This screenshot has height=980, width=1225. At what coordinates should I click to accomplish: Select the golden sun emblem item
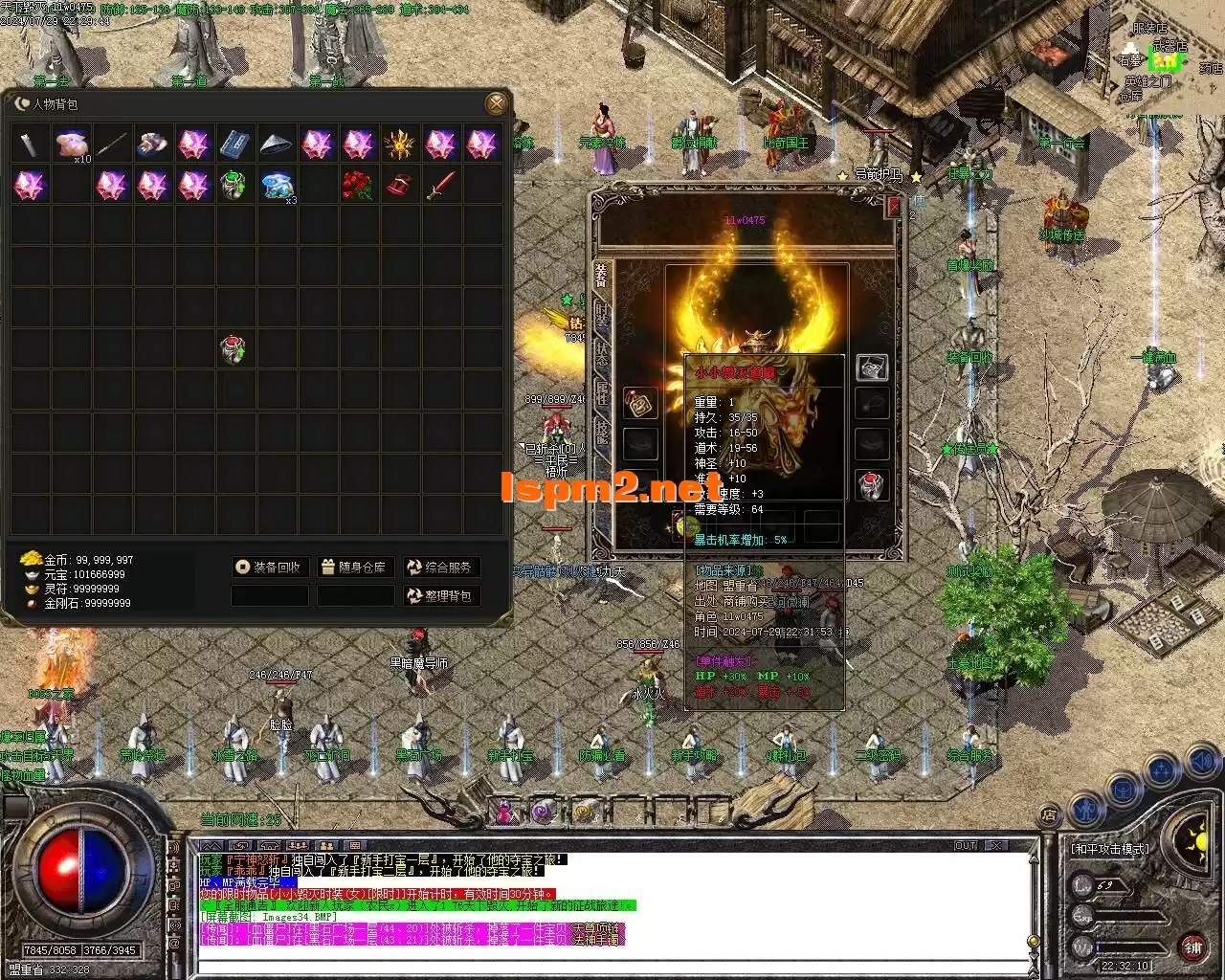pyautogui.click(x=397, y=145)
